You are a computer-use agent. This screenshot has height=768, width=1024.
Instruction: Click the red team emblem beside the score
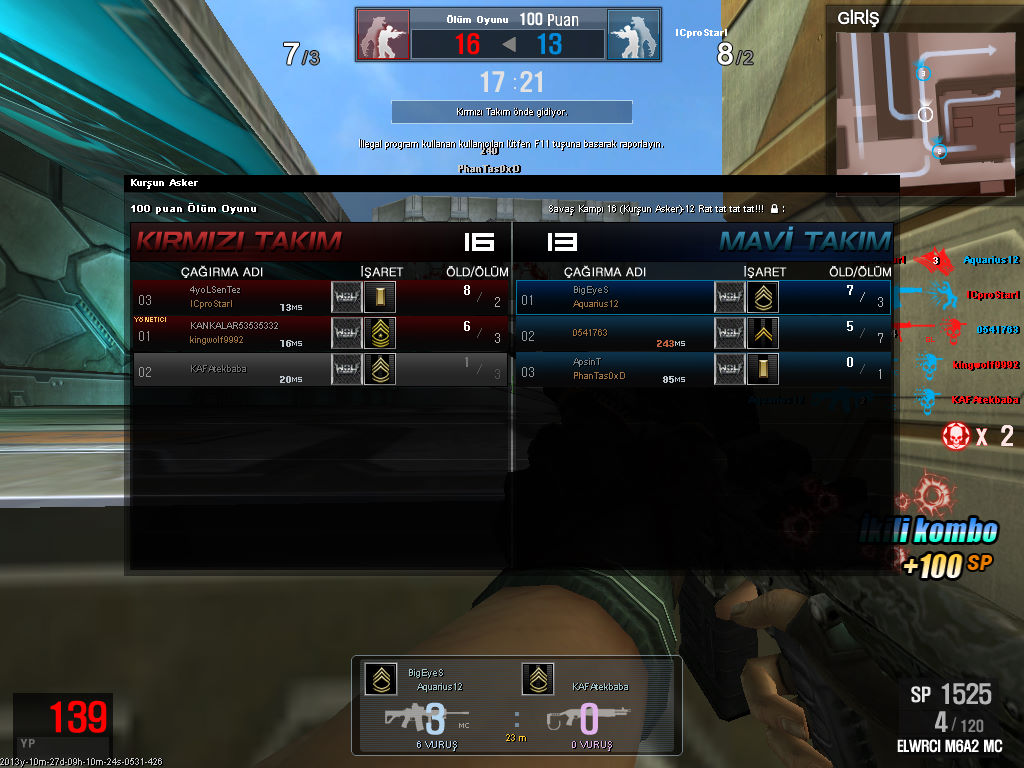point(383,36)
